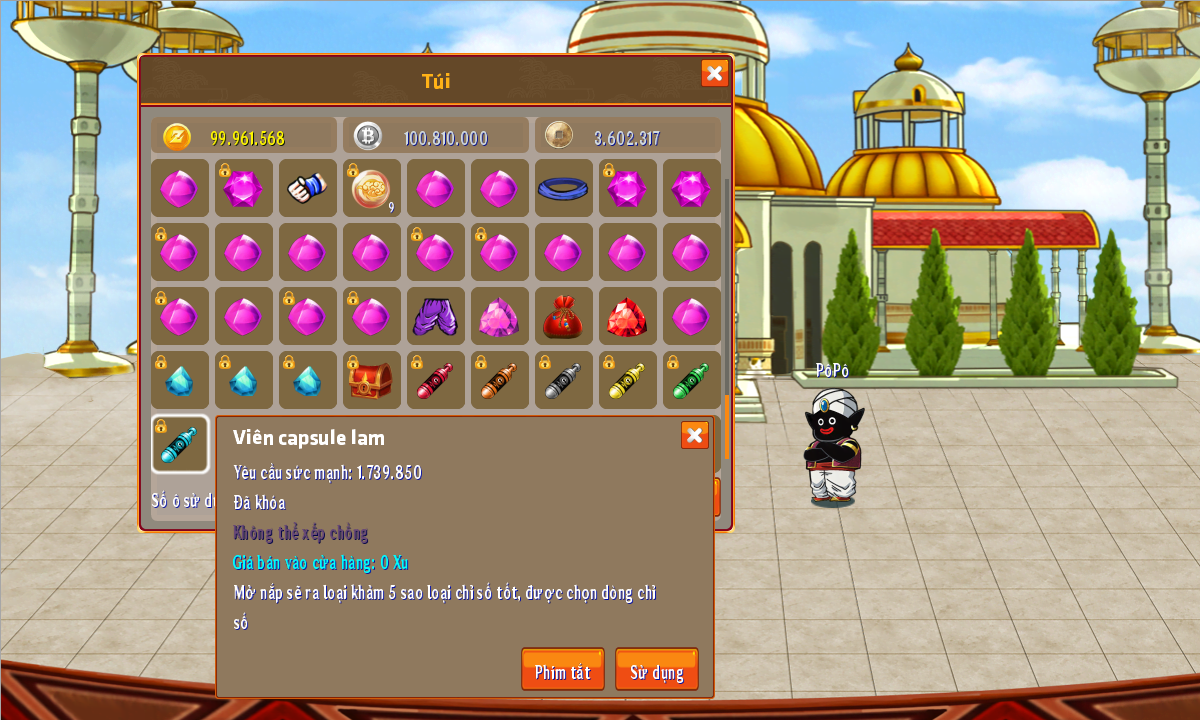The image size is (1200, 720).
Task: Choose the purple pants item
Action: click(x=435, y=316)
